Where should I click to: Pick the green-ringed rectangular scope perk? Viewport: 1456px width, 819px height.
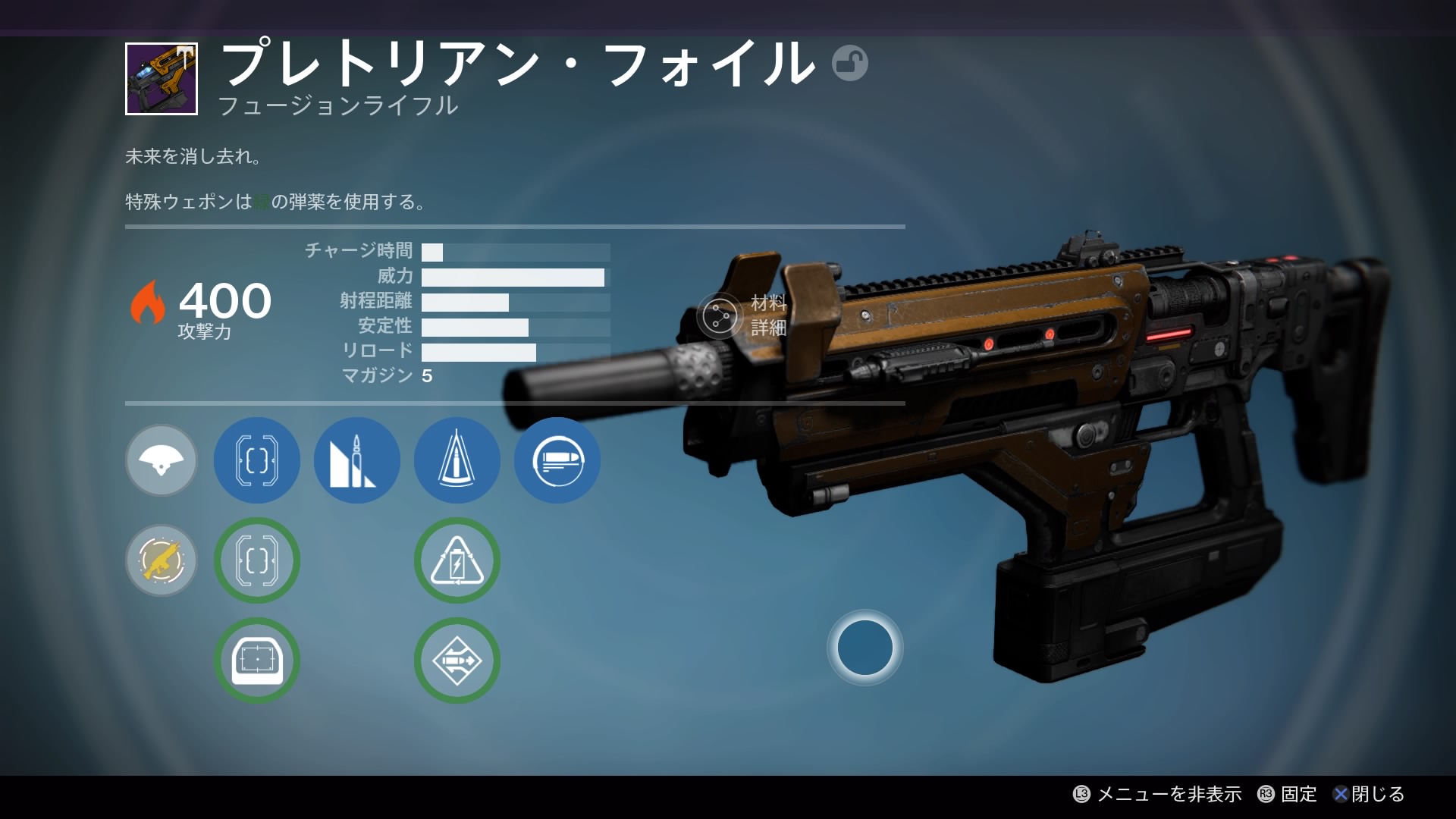click(257, 661)
